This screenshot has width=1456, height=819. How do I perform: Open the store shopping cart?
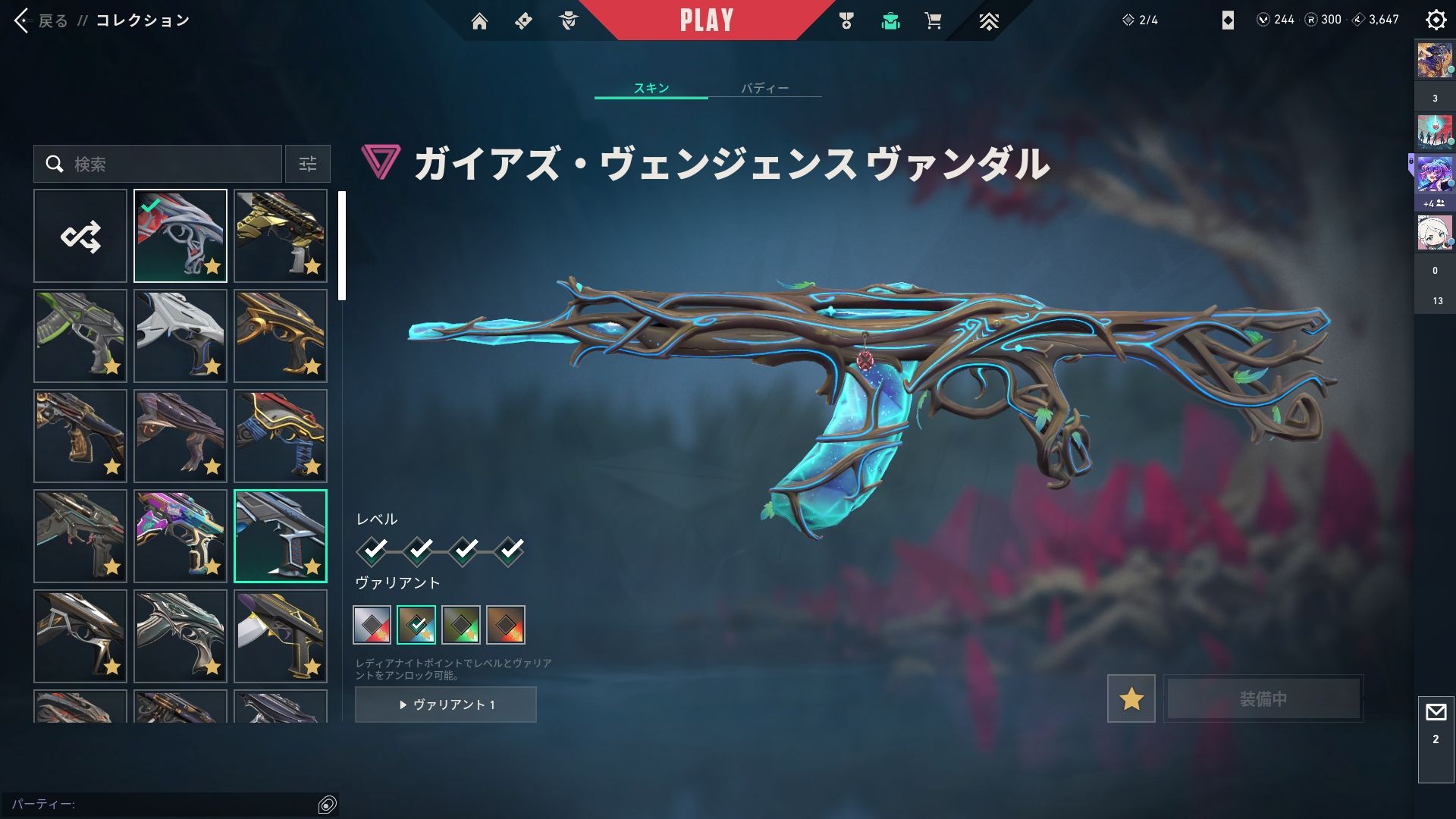(x=933, y=21)
